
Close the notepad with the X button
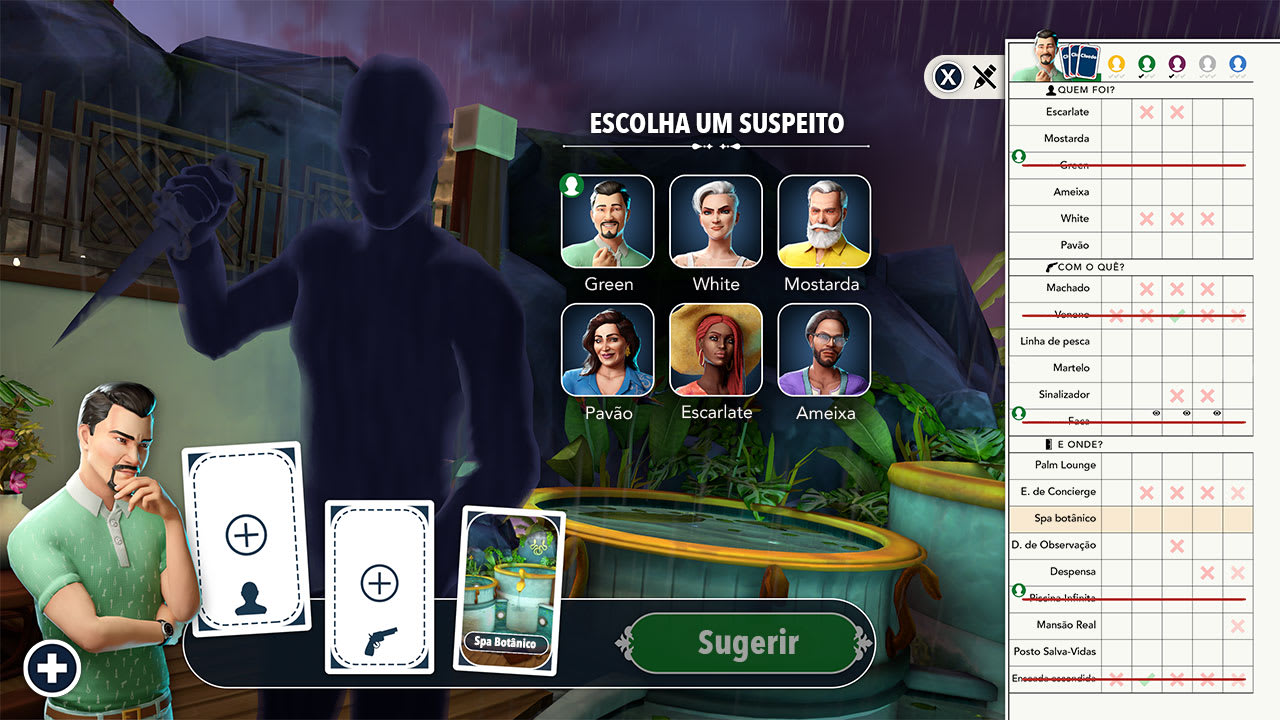948,77
